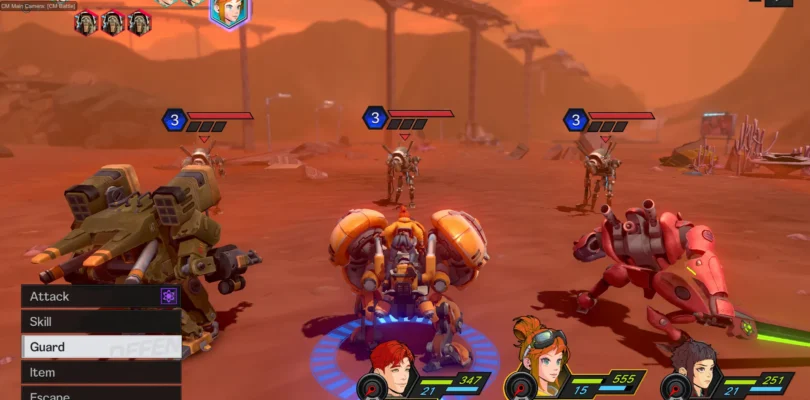Select the dark-haired pilot portrait
This screenshot has height=400, width=810.
click(x=690, y=365)
